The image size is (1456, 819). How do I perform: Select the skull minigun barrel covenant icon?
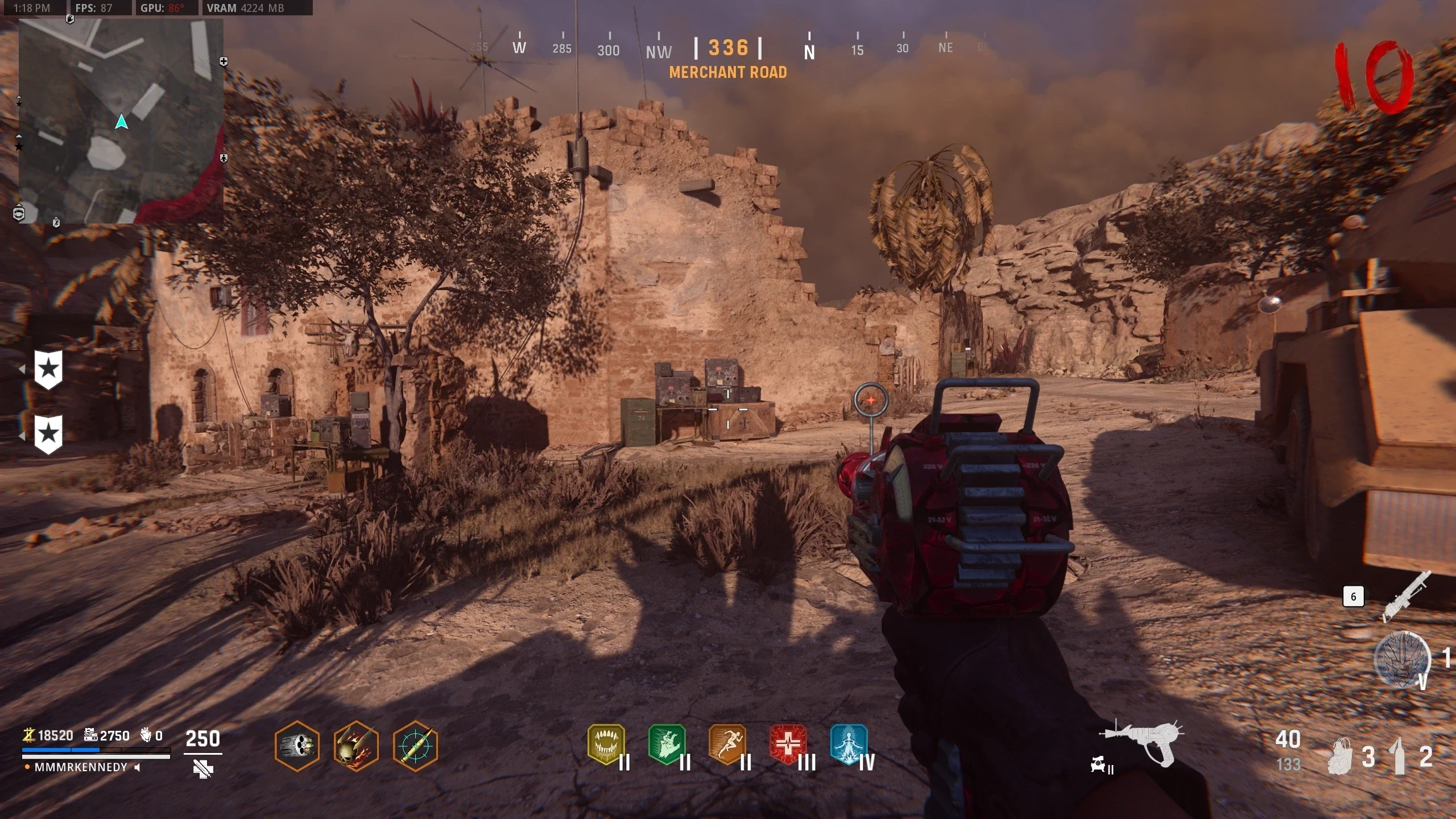tap(297, 746)
